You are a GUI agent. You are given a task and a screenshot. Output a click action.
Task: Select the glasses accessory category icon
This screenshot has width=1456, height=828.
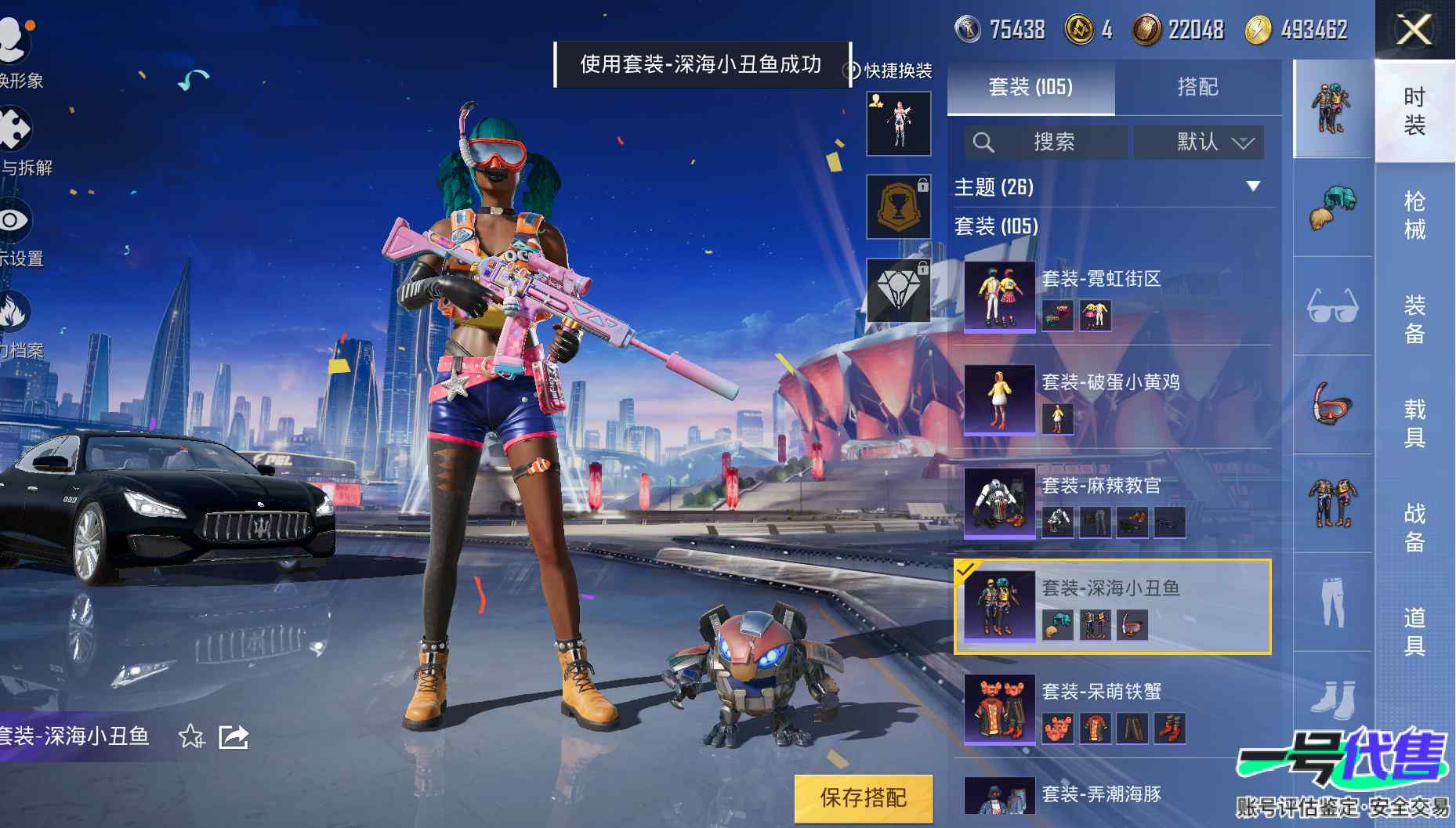click(x=1332, y=306)
